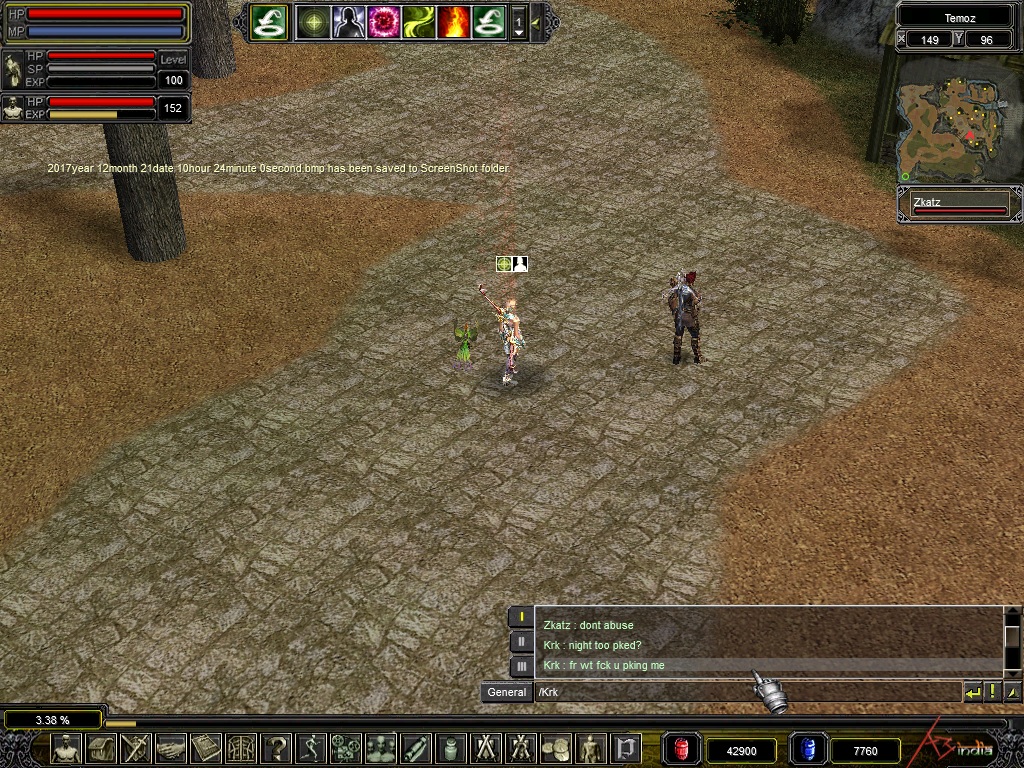Screen dimensions: 1024x768
Task: Click the skill bar page down arrow
Action: 519,33
